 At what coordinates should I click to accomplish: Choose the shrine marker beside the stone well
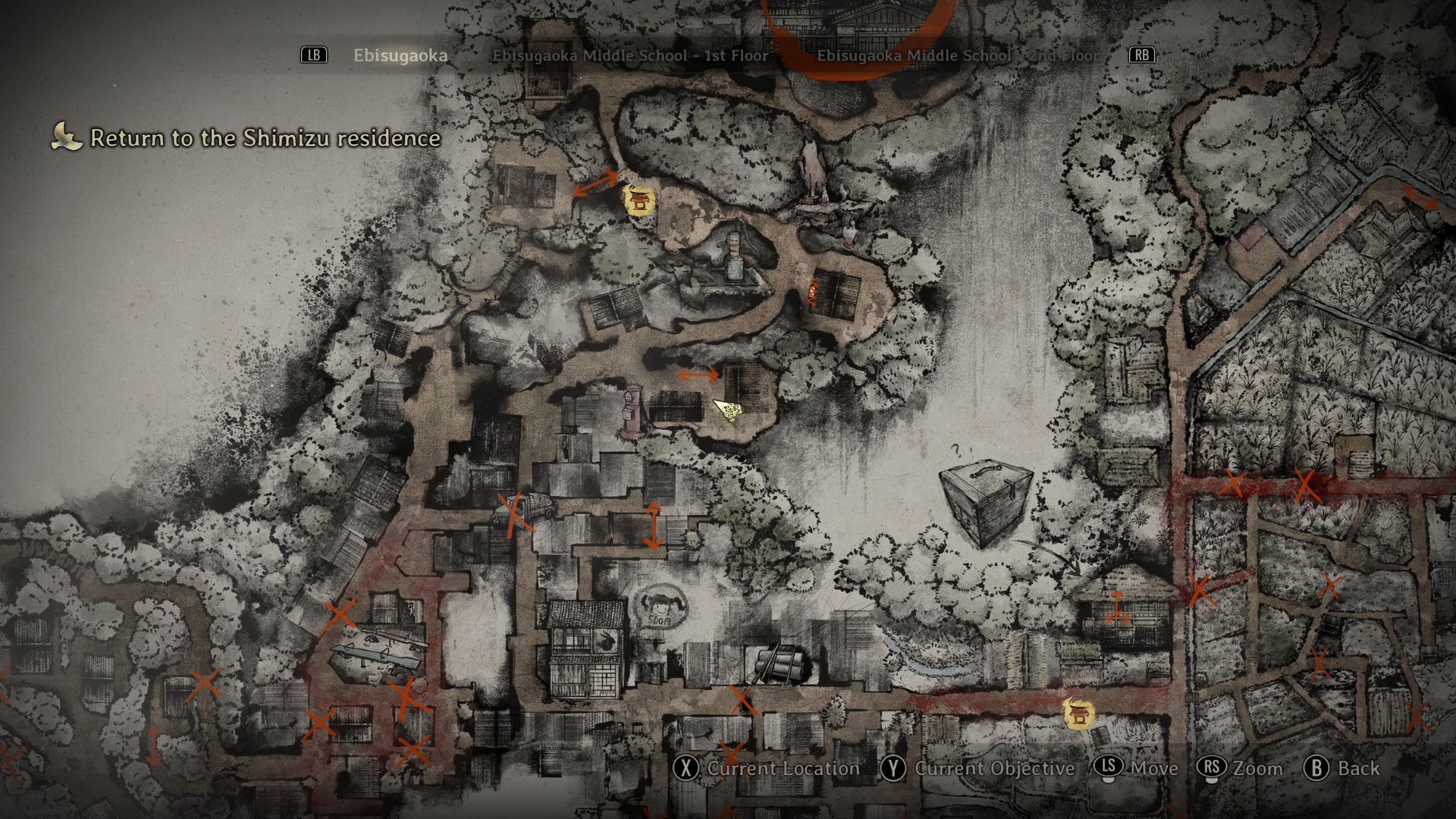tap(638, 200)
